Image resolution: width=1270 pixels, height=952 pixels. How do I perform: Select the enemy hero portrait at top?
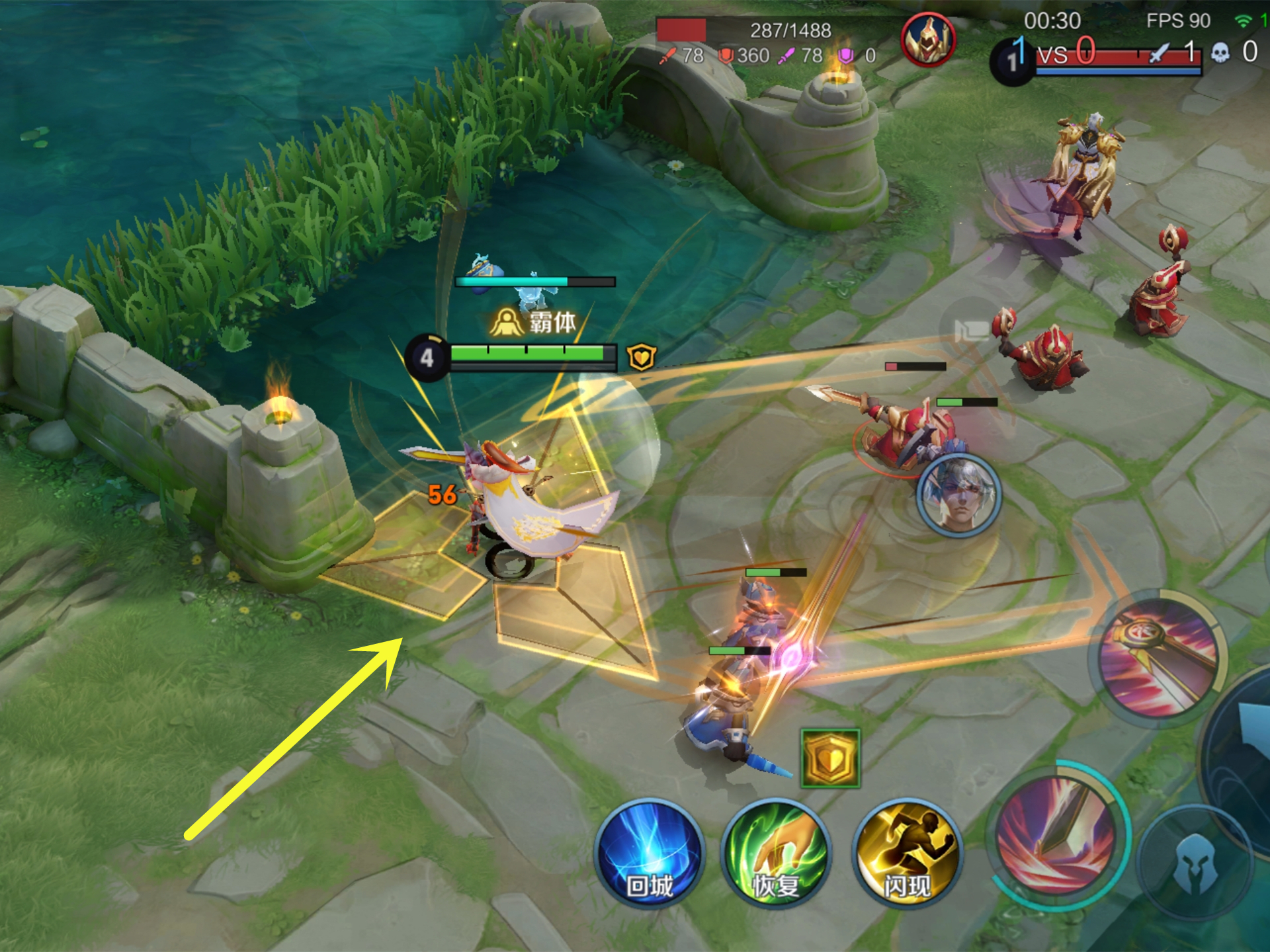tap(928, 40)
